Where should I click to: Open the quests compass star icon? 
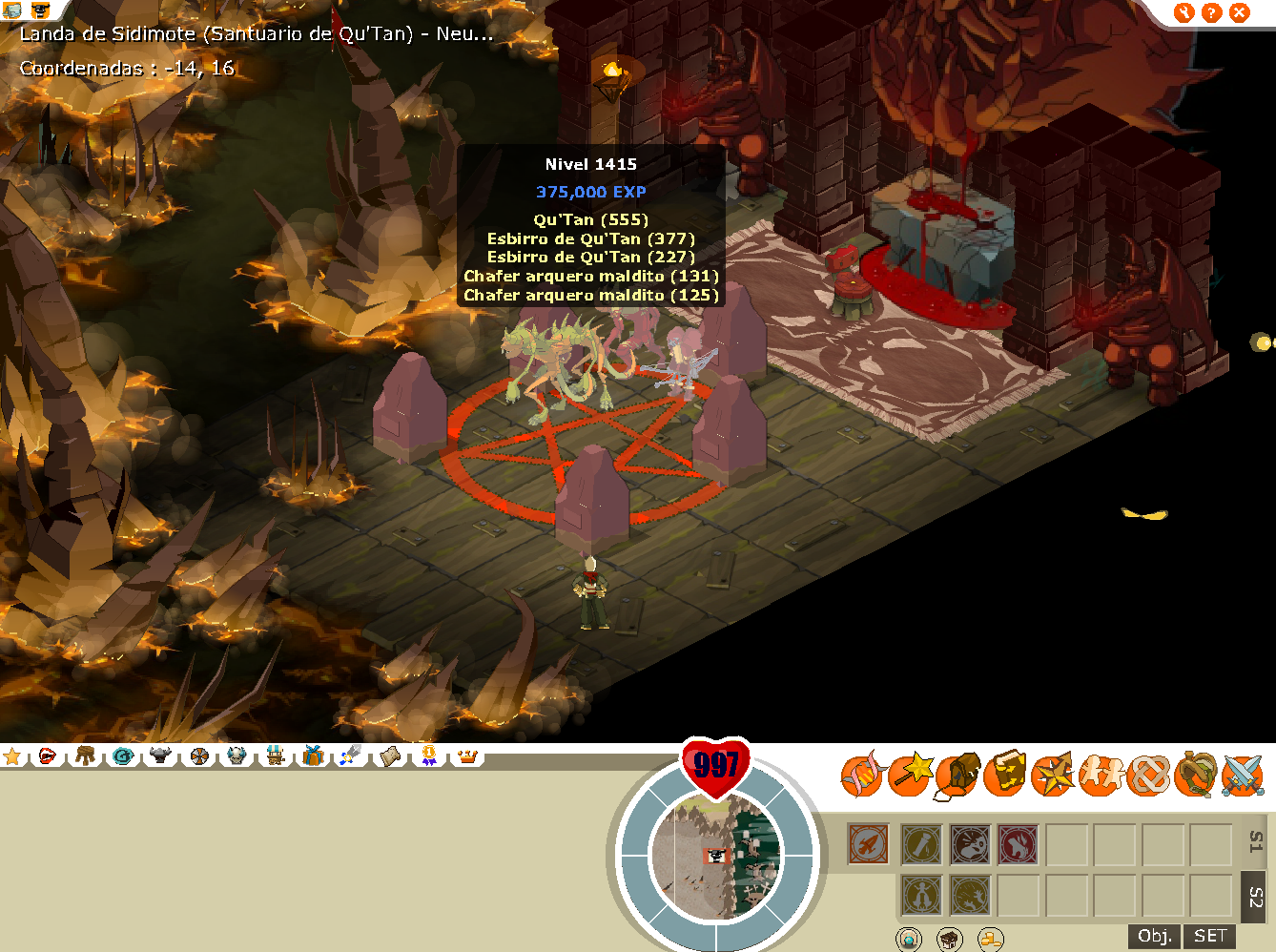(1053, 775)
